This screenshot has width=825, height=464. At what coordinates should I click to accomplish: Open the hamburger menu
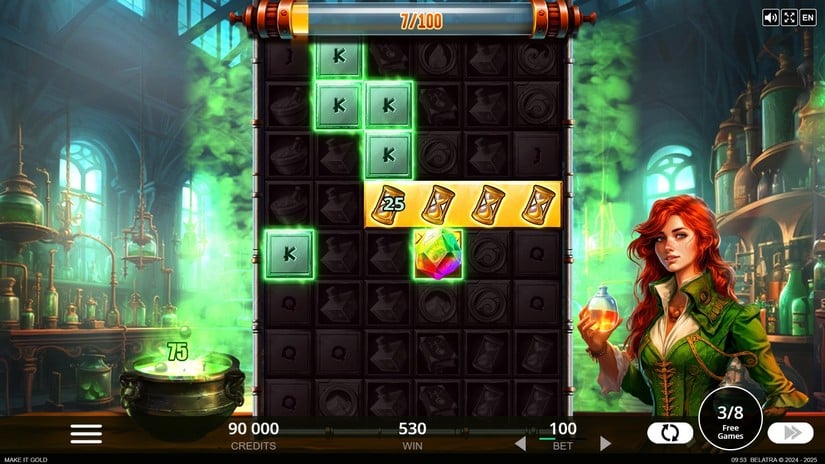coord(86,433)
